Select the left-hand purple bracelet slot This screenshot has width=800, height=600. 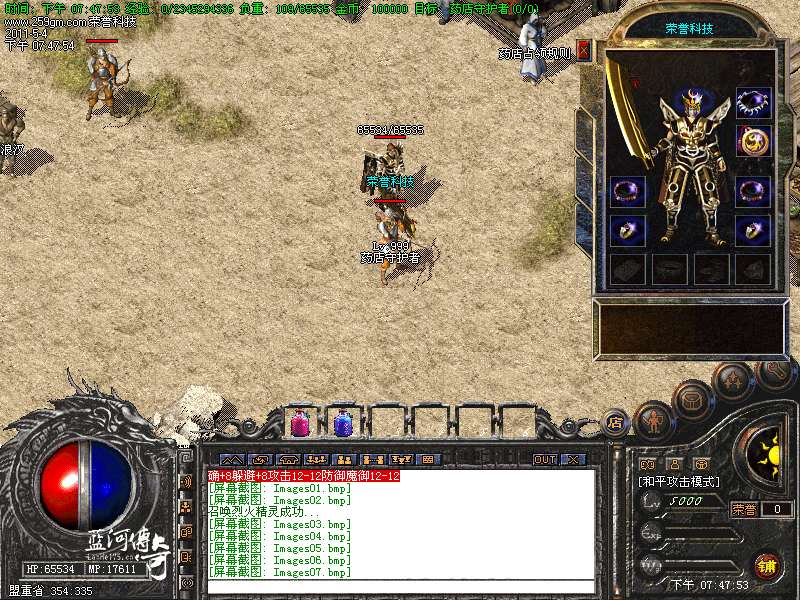[628, 191]
